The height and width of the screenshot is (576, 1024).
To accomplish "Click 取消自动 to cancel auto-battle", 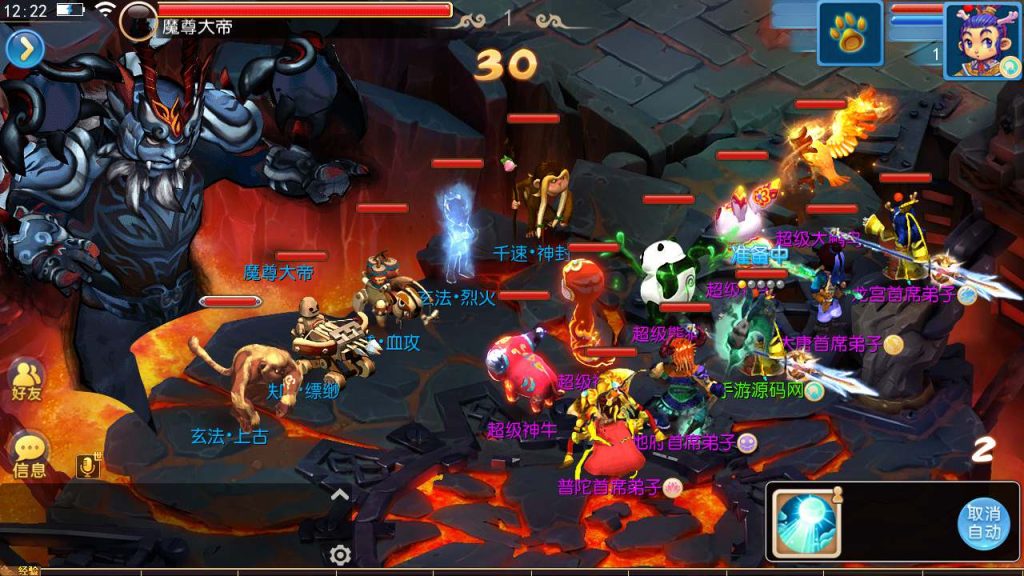I will click(x=983, y=523).
